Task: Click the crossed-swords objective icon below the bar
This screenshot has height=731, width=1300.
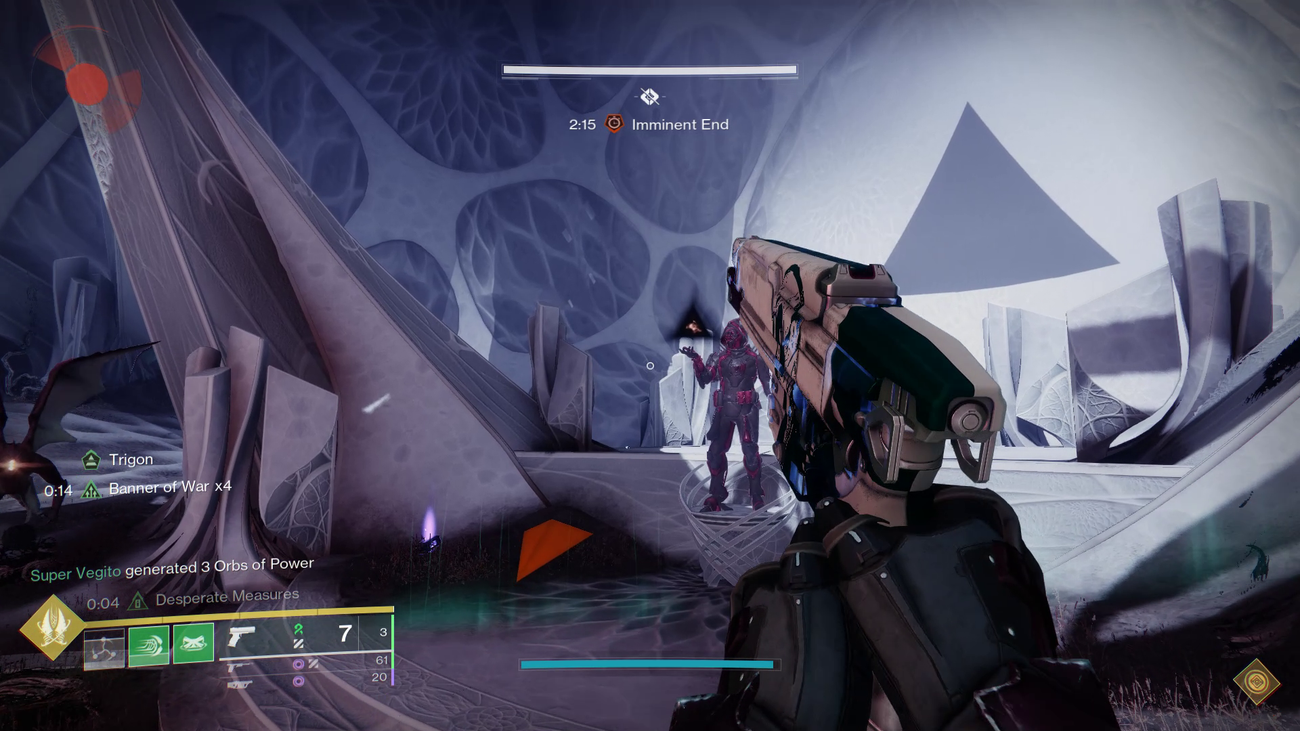Action: click(x=650, y=96)
